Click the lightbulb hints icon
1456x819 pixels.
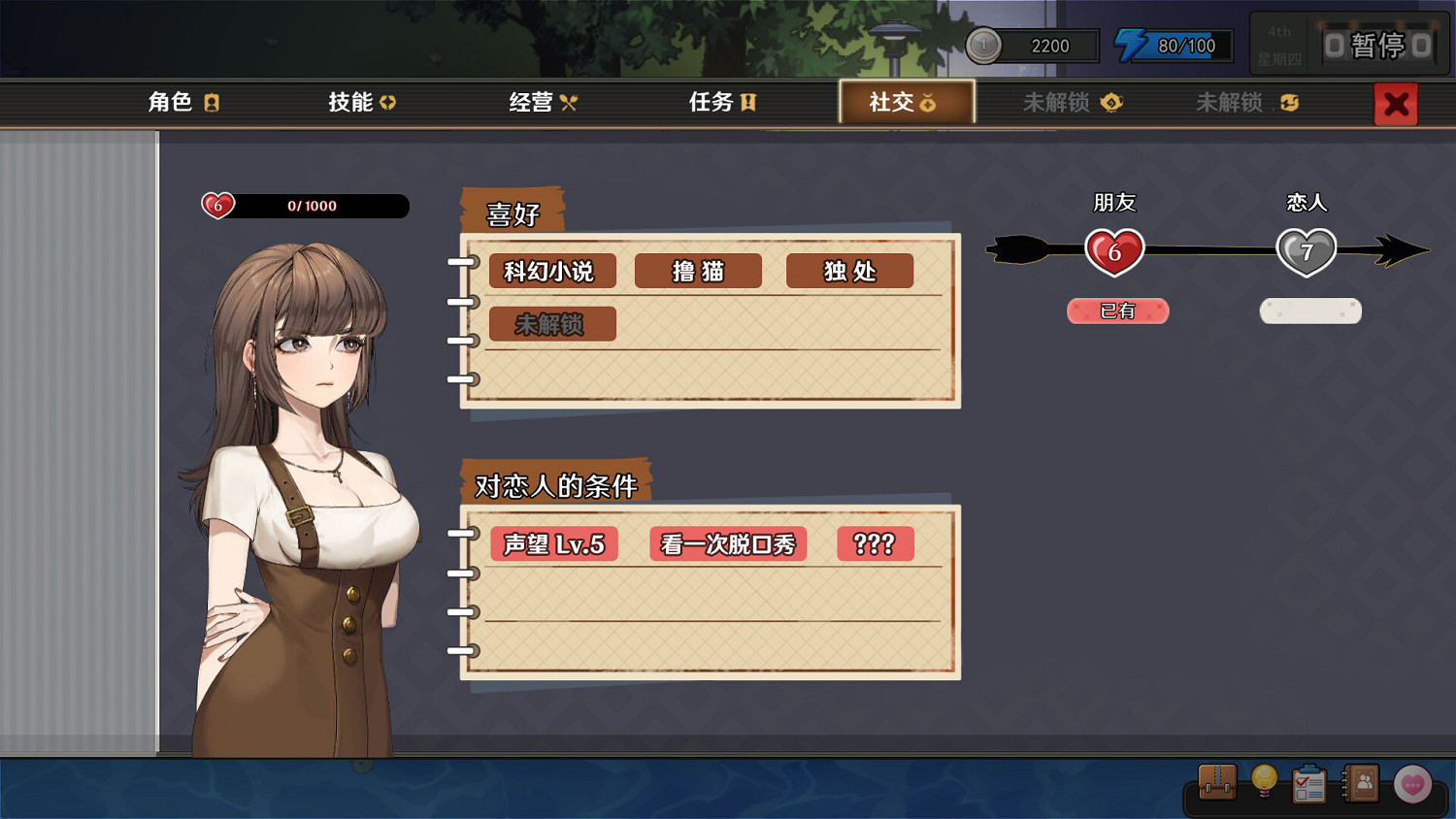(x=1263, y=784)
